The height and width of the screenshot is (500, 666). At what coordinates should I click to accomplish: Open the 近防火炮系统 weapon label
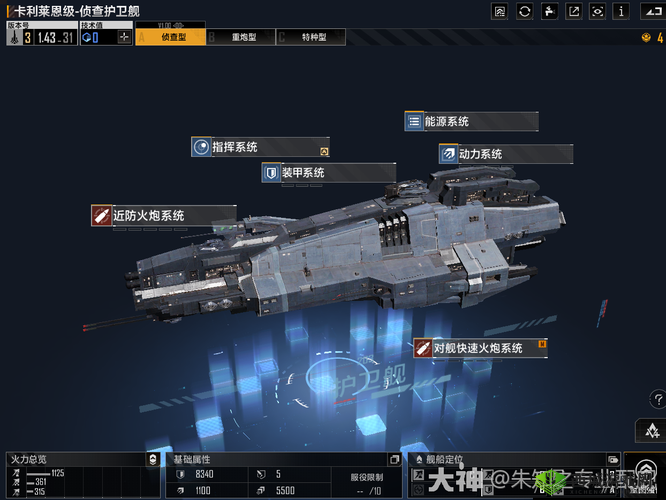163,215
